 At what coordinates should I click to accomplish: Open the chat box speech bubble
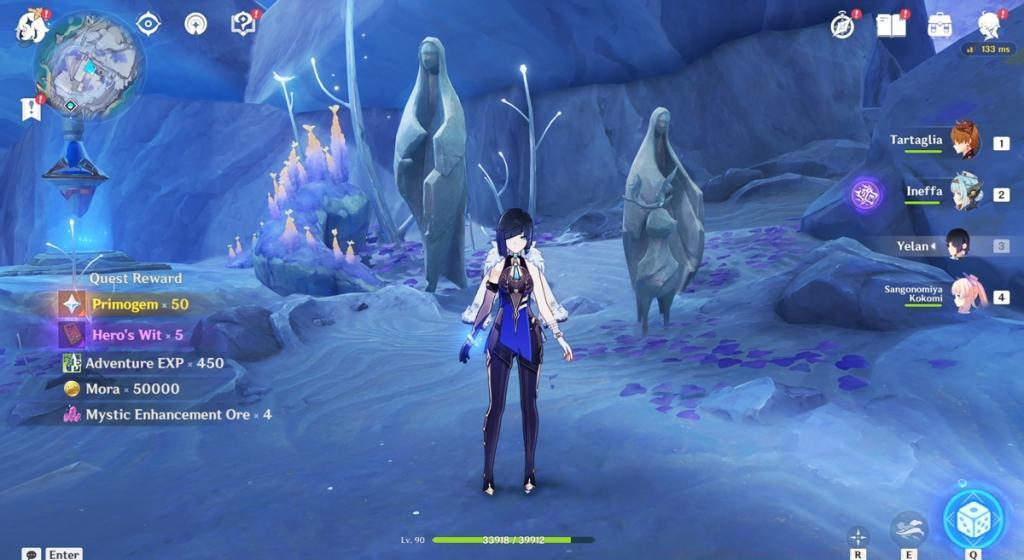(x=32, y=553)
